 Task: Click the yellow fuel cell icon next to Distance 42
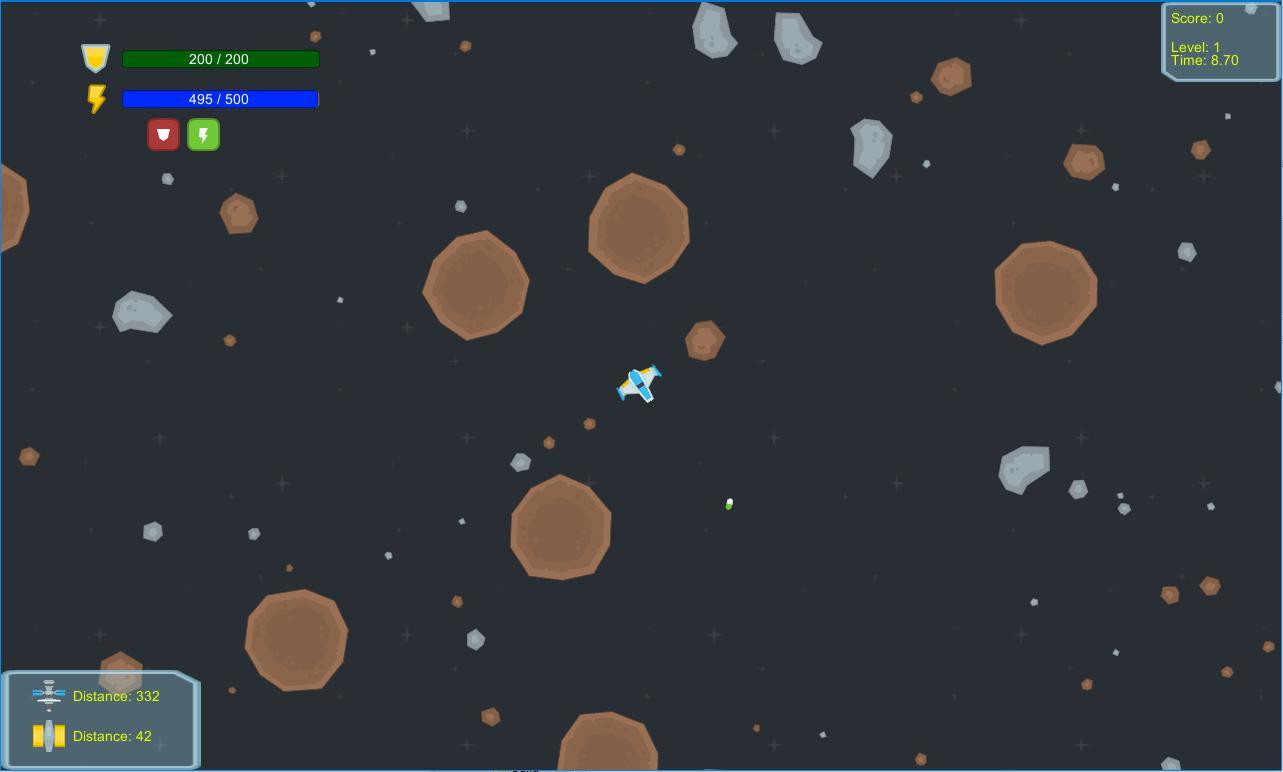click(47, 735)
